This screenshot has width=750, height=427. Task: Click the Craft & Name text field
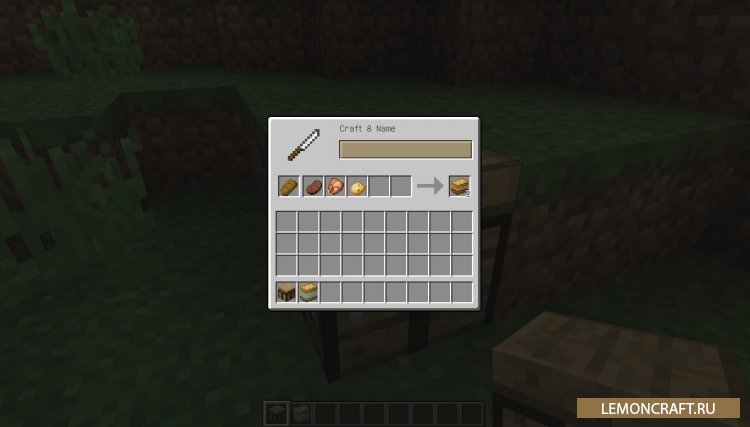coord(405,149)
